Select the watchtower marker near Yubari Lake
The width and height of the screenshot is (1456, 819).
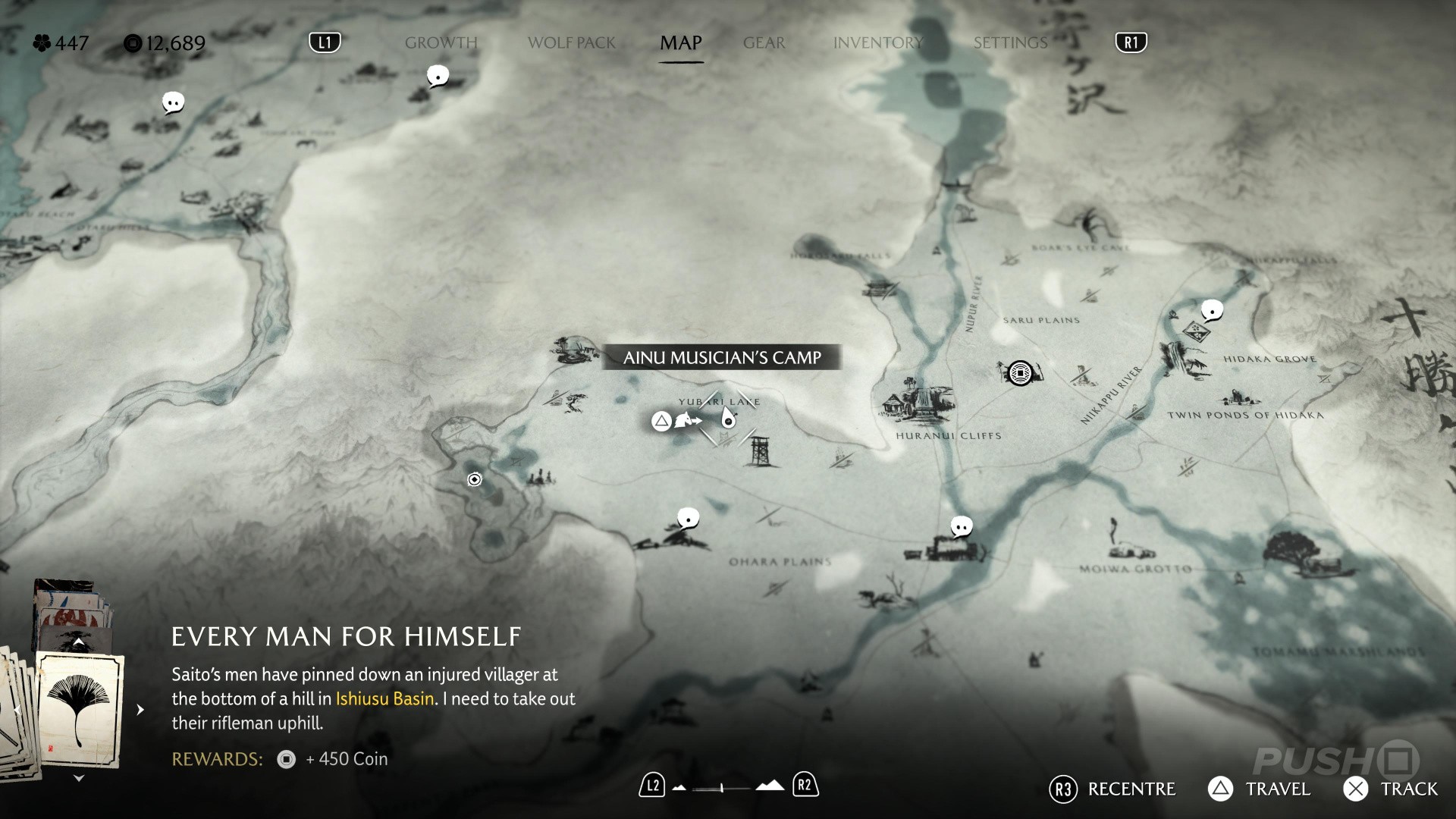pyautogui.click(x=760, y=452)
